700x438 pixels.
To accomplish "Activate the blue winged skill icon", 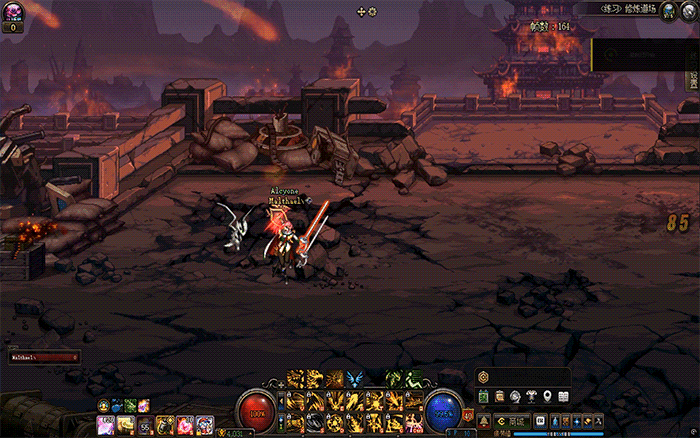I will [355, 378].
